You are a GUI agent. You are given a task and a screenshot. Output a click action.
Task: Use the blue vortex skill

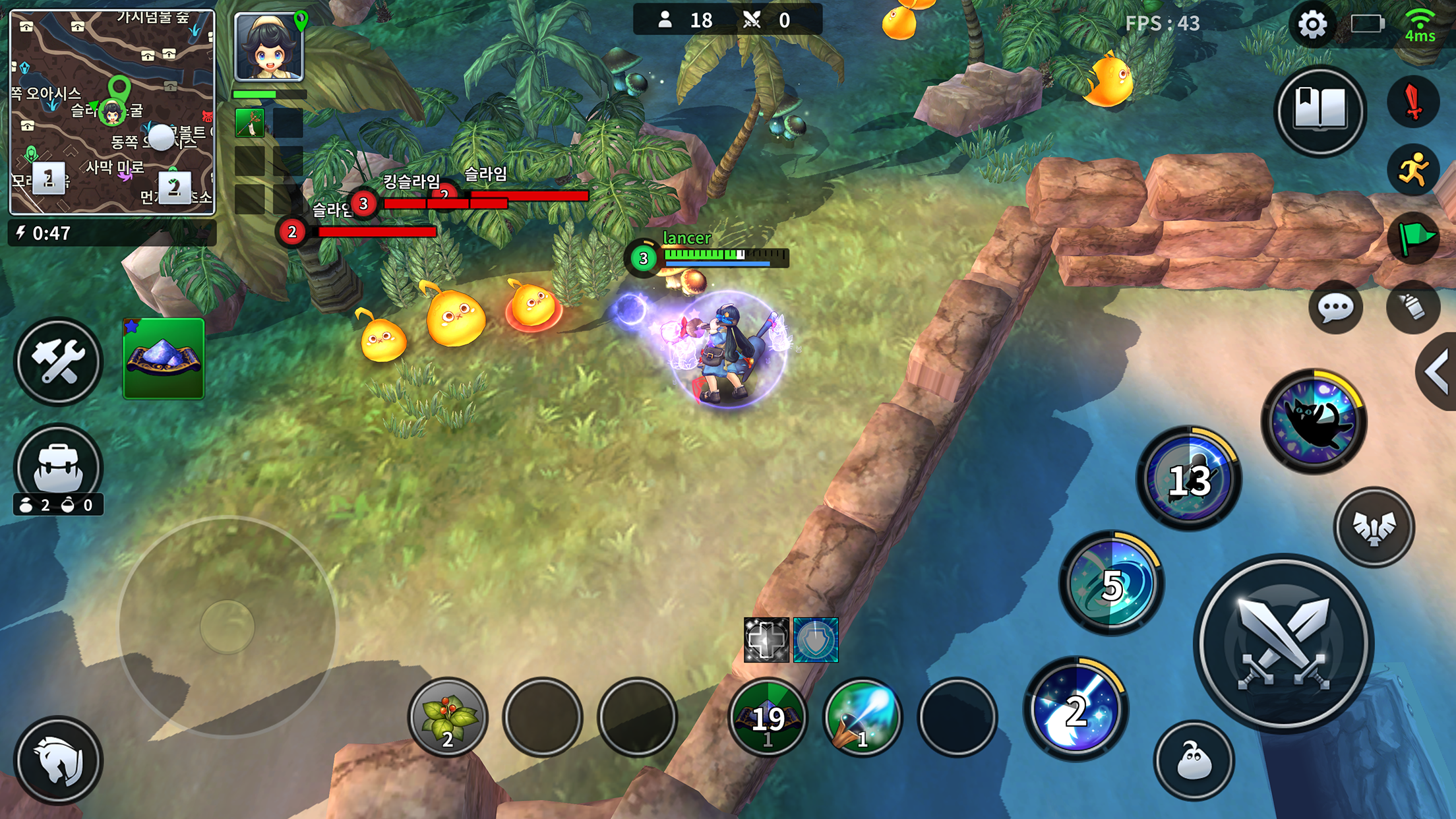pyautogui.click(x=1112, y=584)
